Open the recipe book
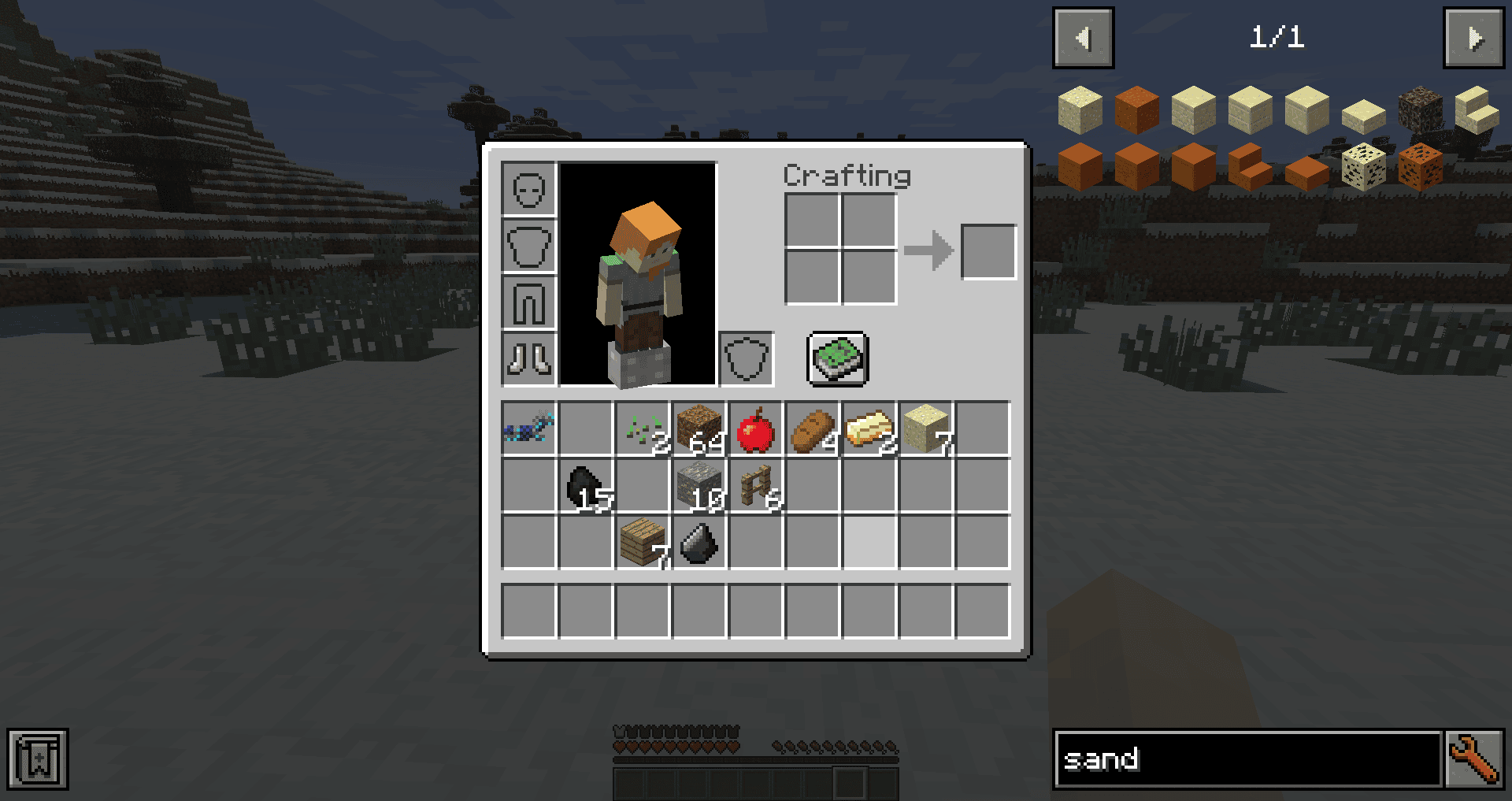Screen dimensions: 1512x801 coord(838,359)
